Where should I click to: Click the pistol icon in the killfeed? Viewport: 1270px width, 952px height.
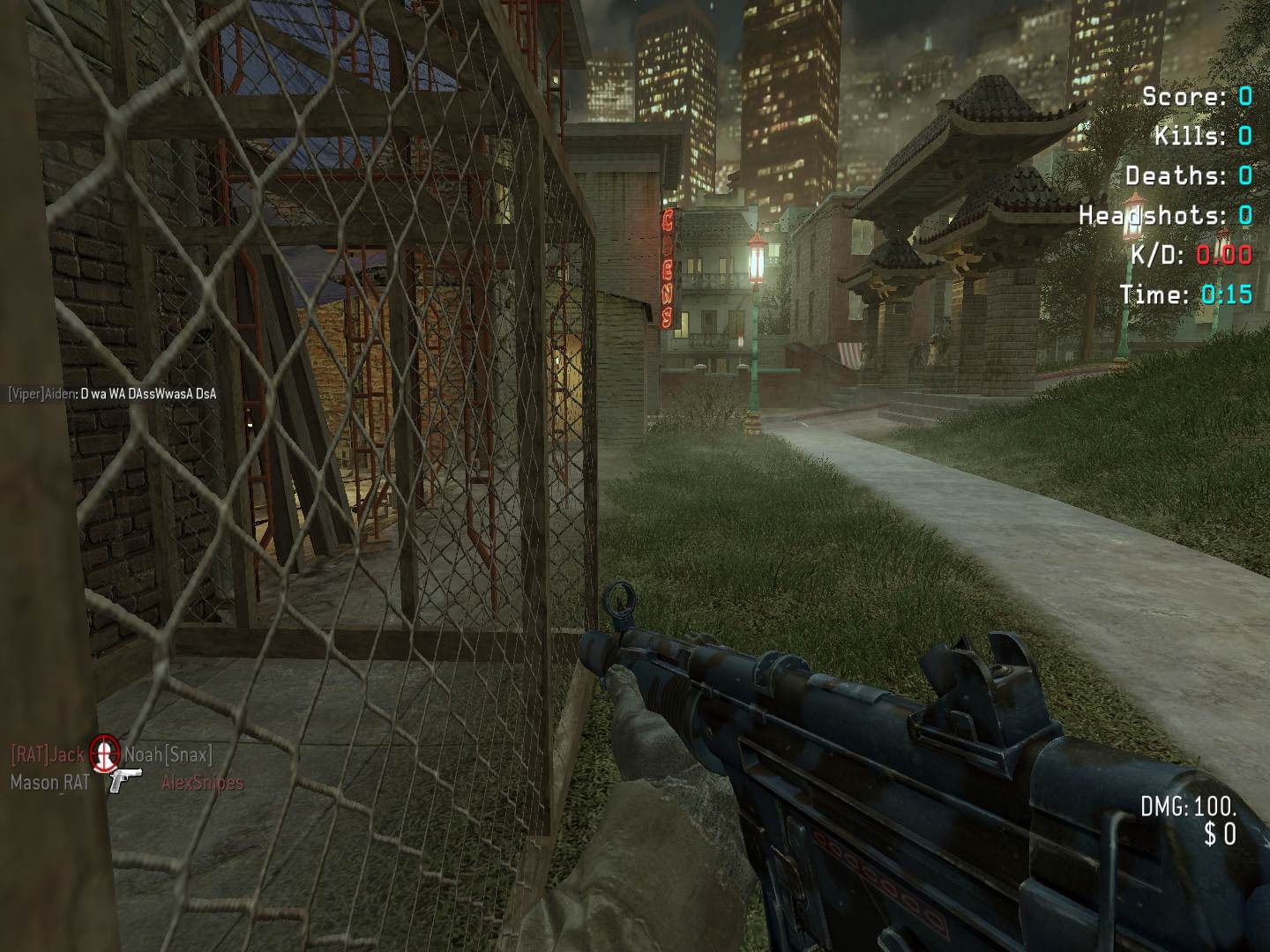coord(125,780)
